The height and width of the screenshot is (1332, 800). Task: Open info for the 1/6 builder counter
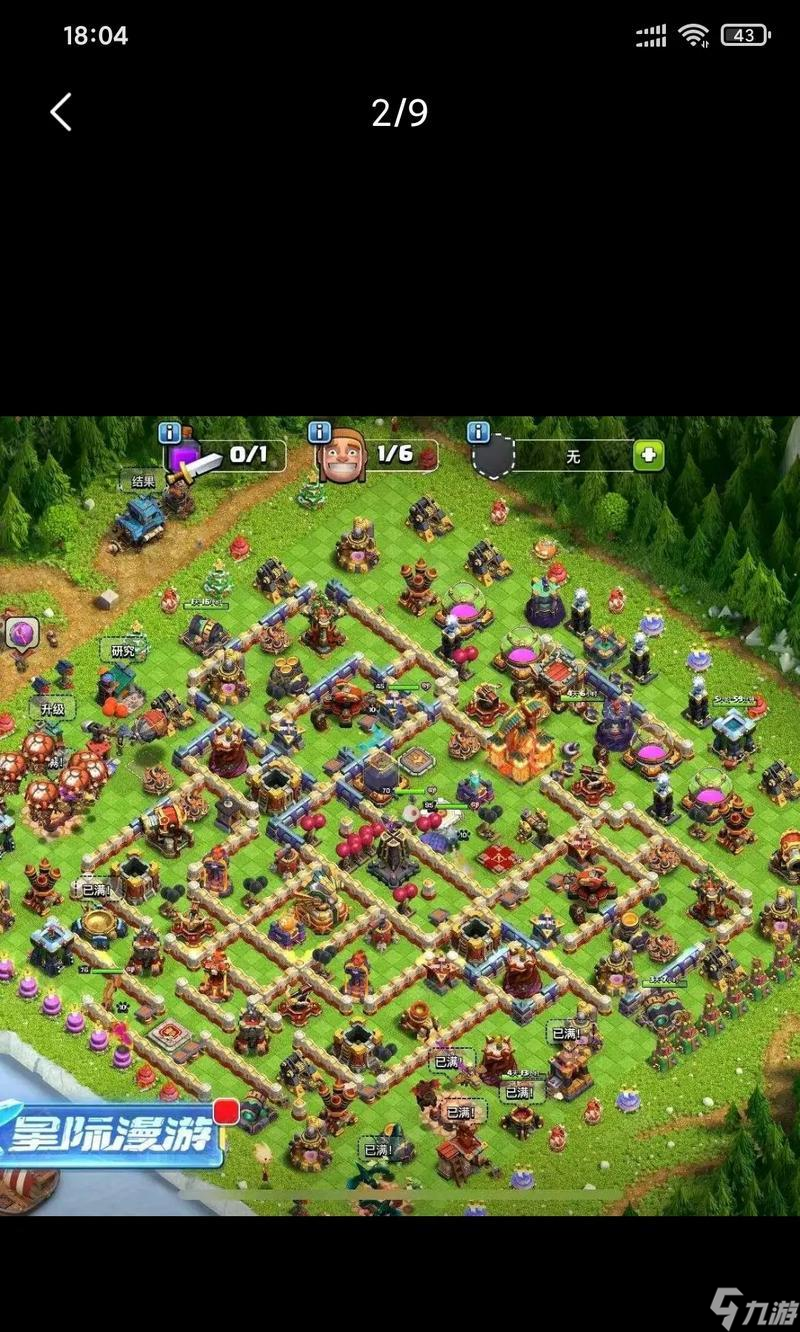click(x=319, y=432)
